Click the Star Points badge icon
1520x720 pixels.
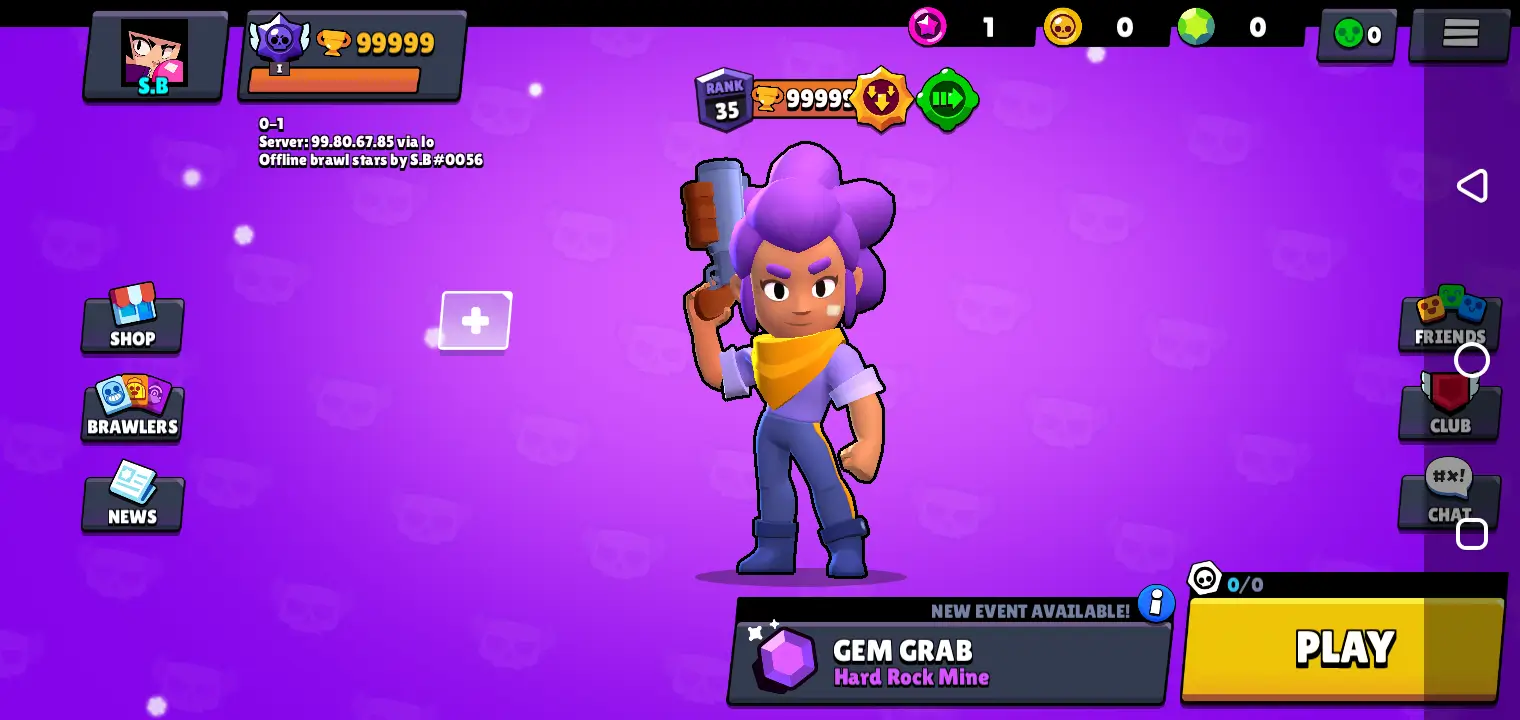pos(927,27)
